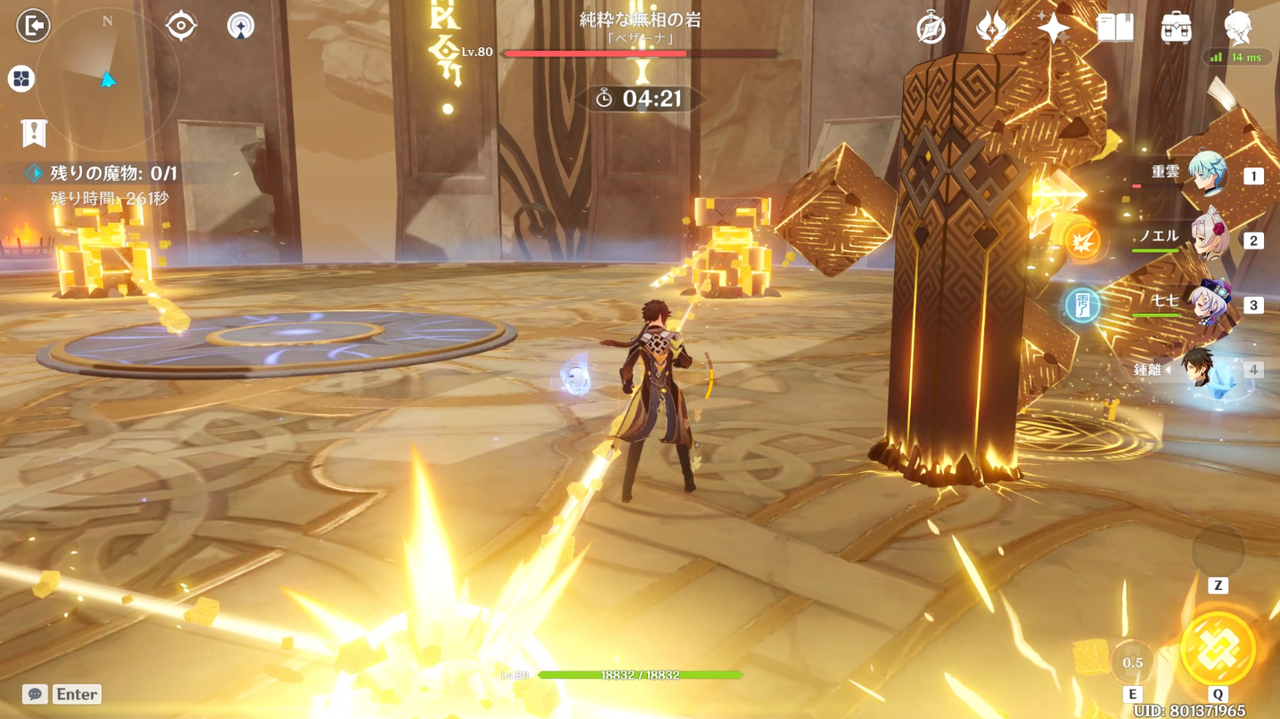This screenshot has height=719, width=1280.
Task: Use the Elemental Skill on cooldown
Action: [x=1132, y=662]
